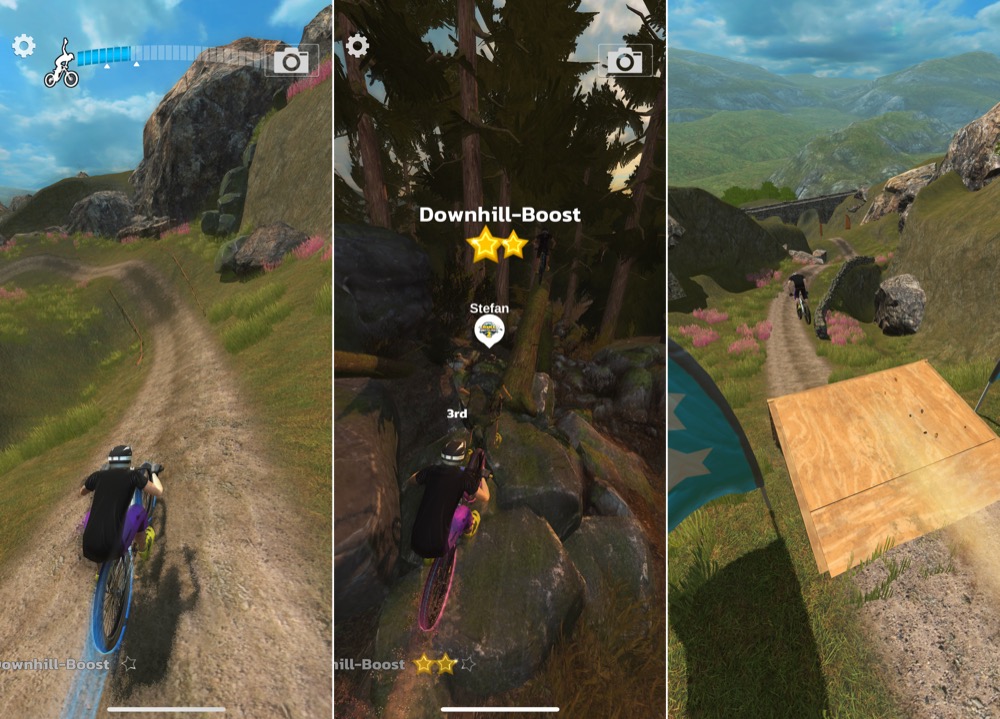This screenshot has width=1000, height=719.
Task: Open settings gear beside the rider progress bar
Action: [23, 46]
